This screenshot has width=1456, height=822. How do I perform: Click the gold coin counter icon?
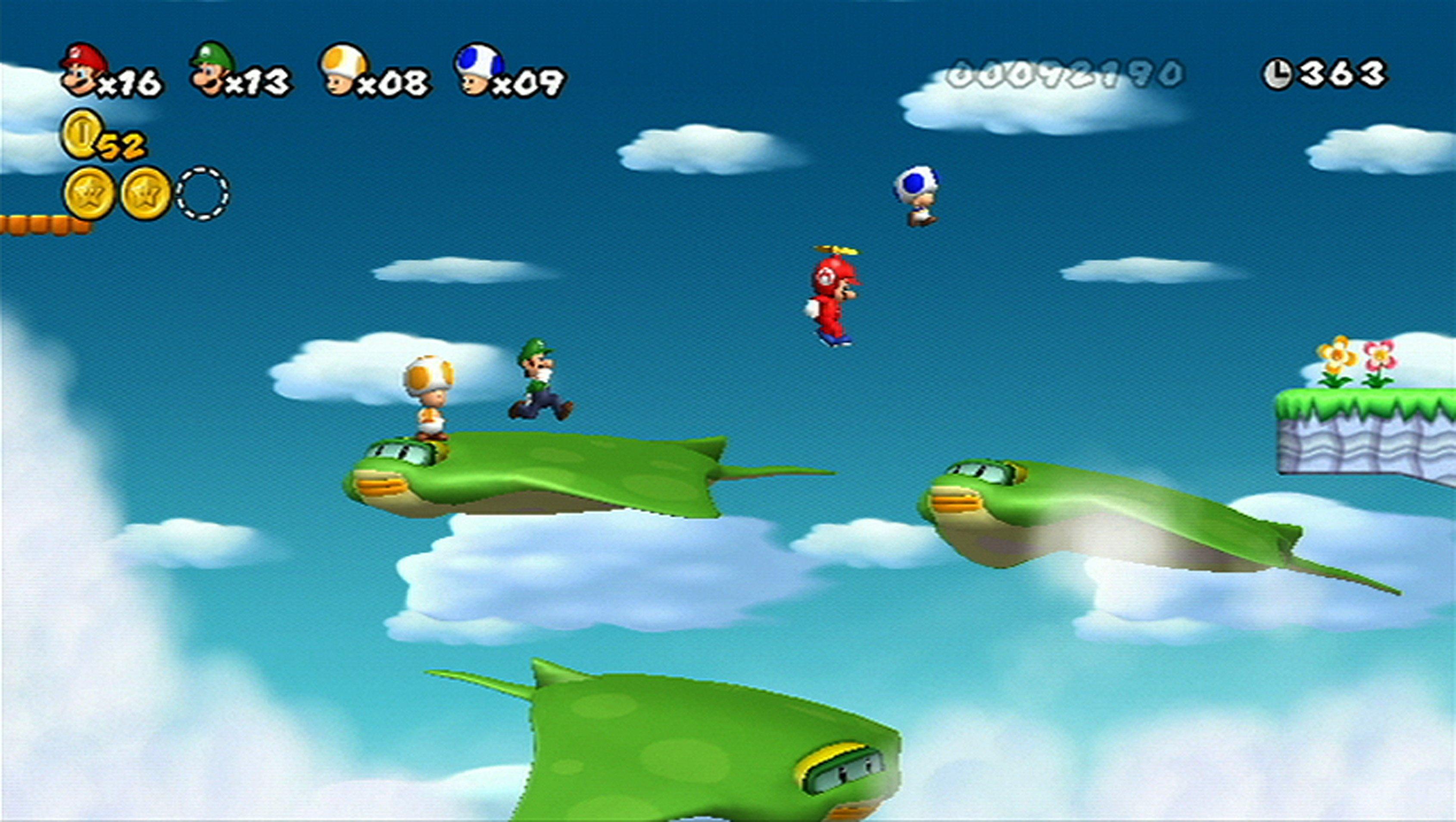coord(83,134)
